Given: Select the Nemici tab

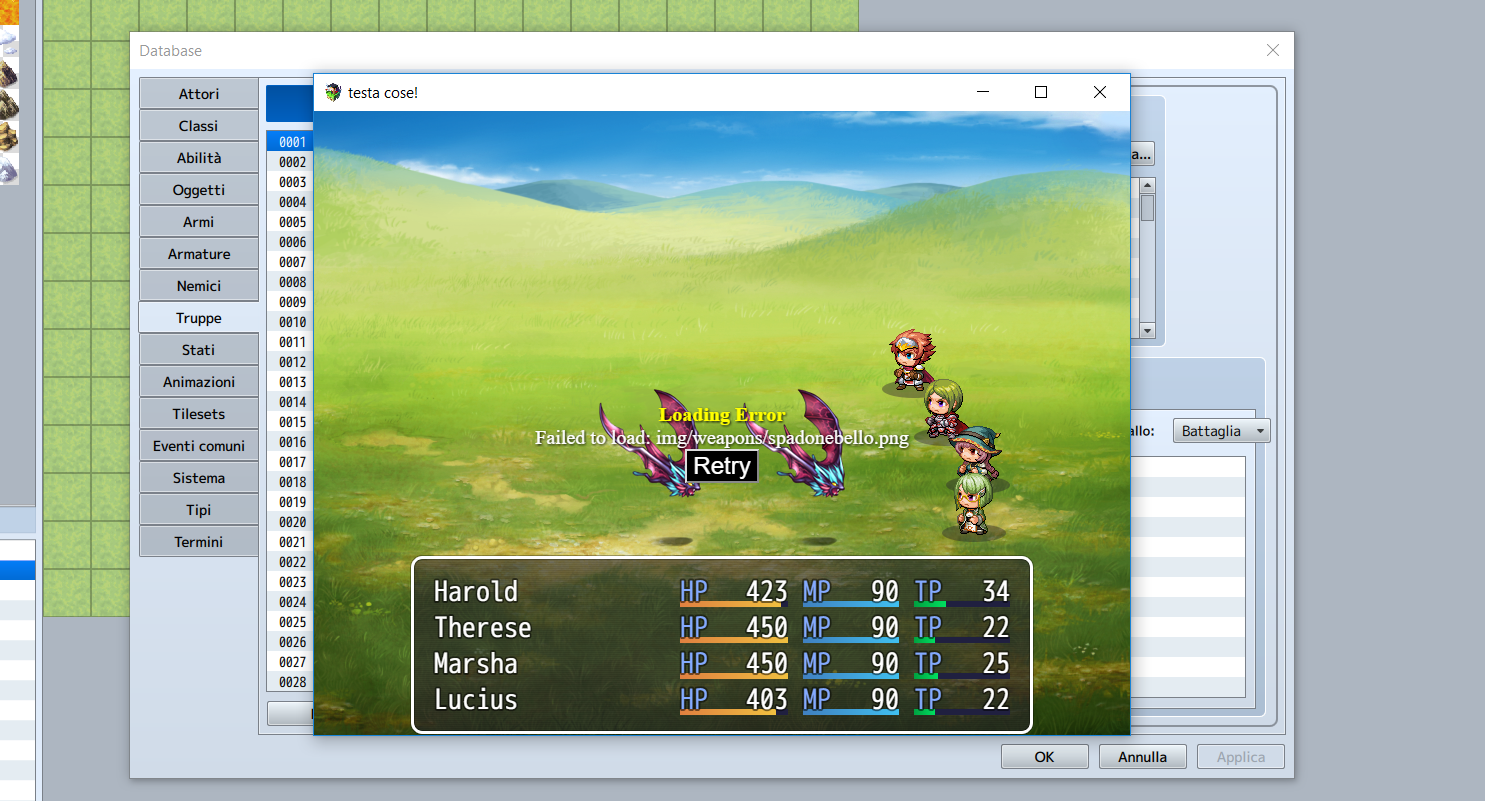Looking at the screenshot, I should pyautogui.click(x=199, y=286).
